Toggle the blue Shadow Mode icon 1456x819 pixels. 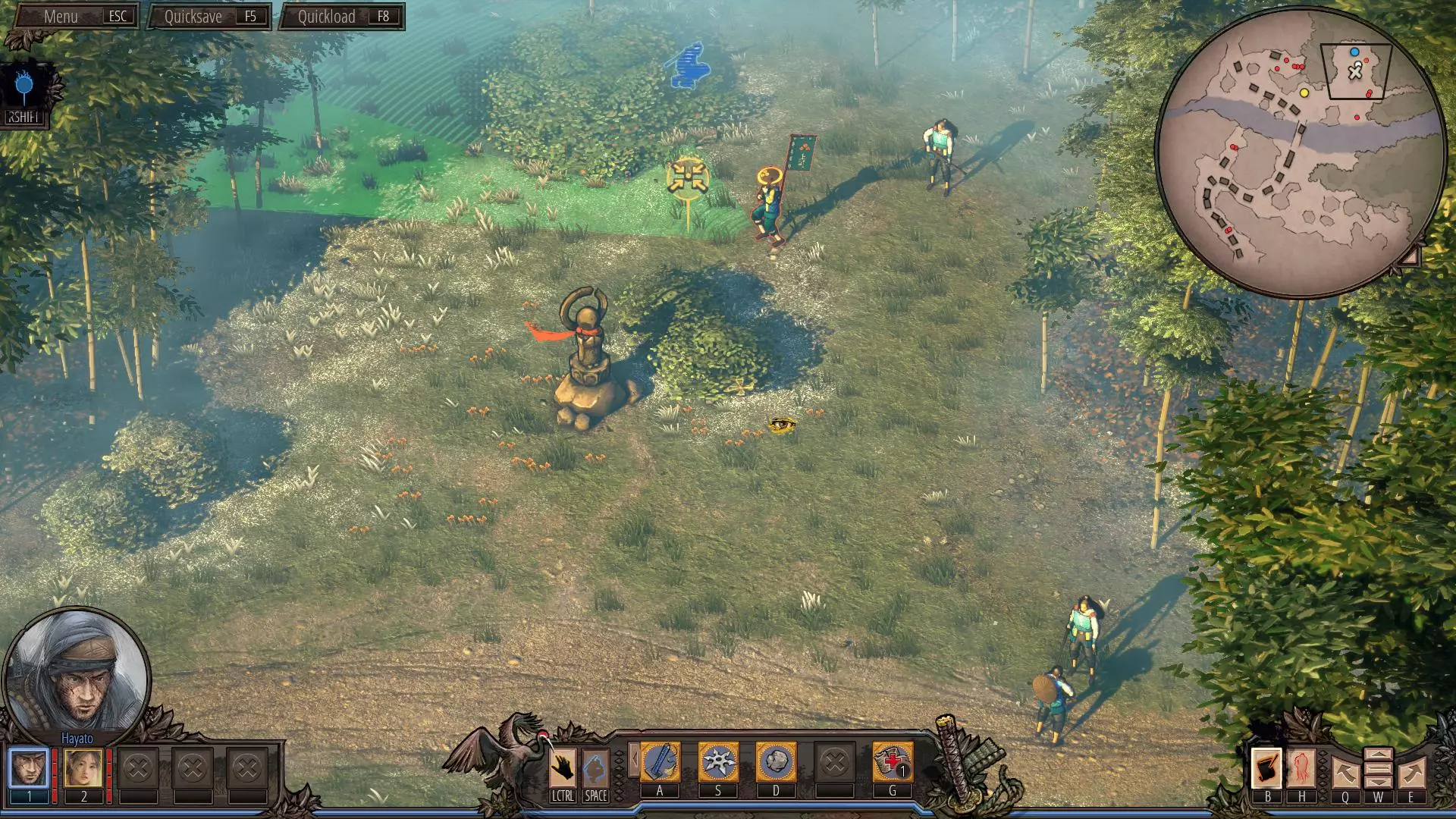[x=25, y=89]
